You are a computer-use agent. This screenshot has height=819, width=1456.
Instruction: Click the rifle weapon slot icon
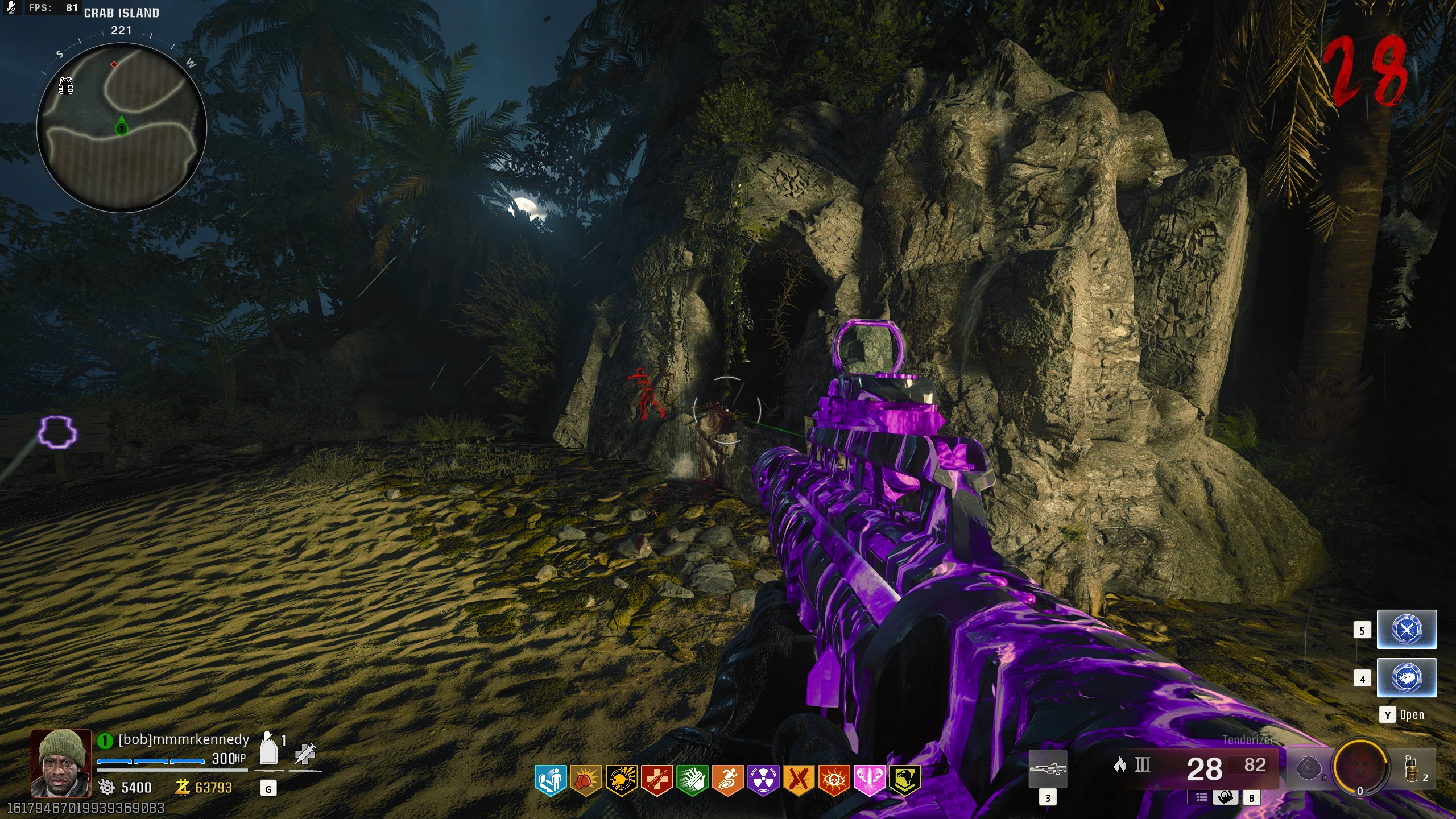click(x=1048, y=770)
